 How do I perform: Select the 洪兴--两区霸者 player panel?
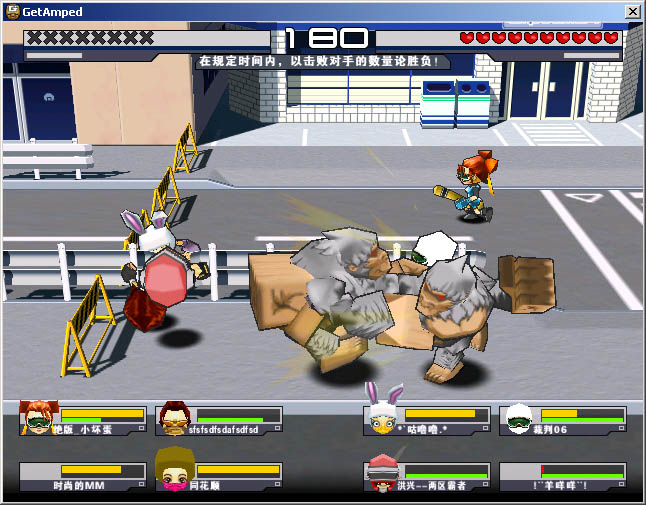427,476
